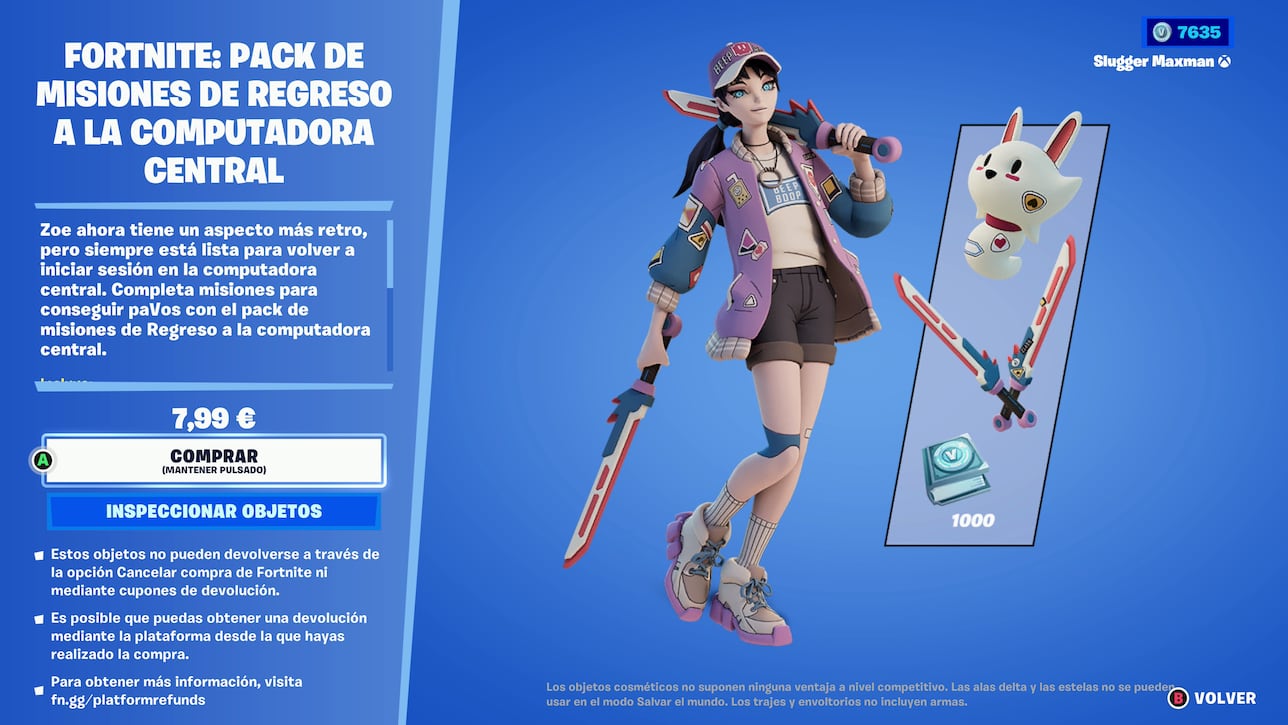Hold COMPRAR to purchase the pack

pyautogui.click(x=213, y=459)
